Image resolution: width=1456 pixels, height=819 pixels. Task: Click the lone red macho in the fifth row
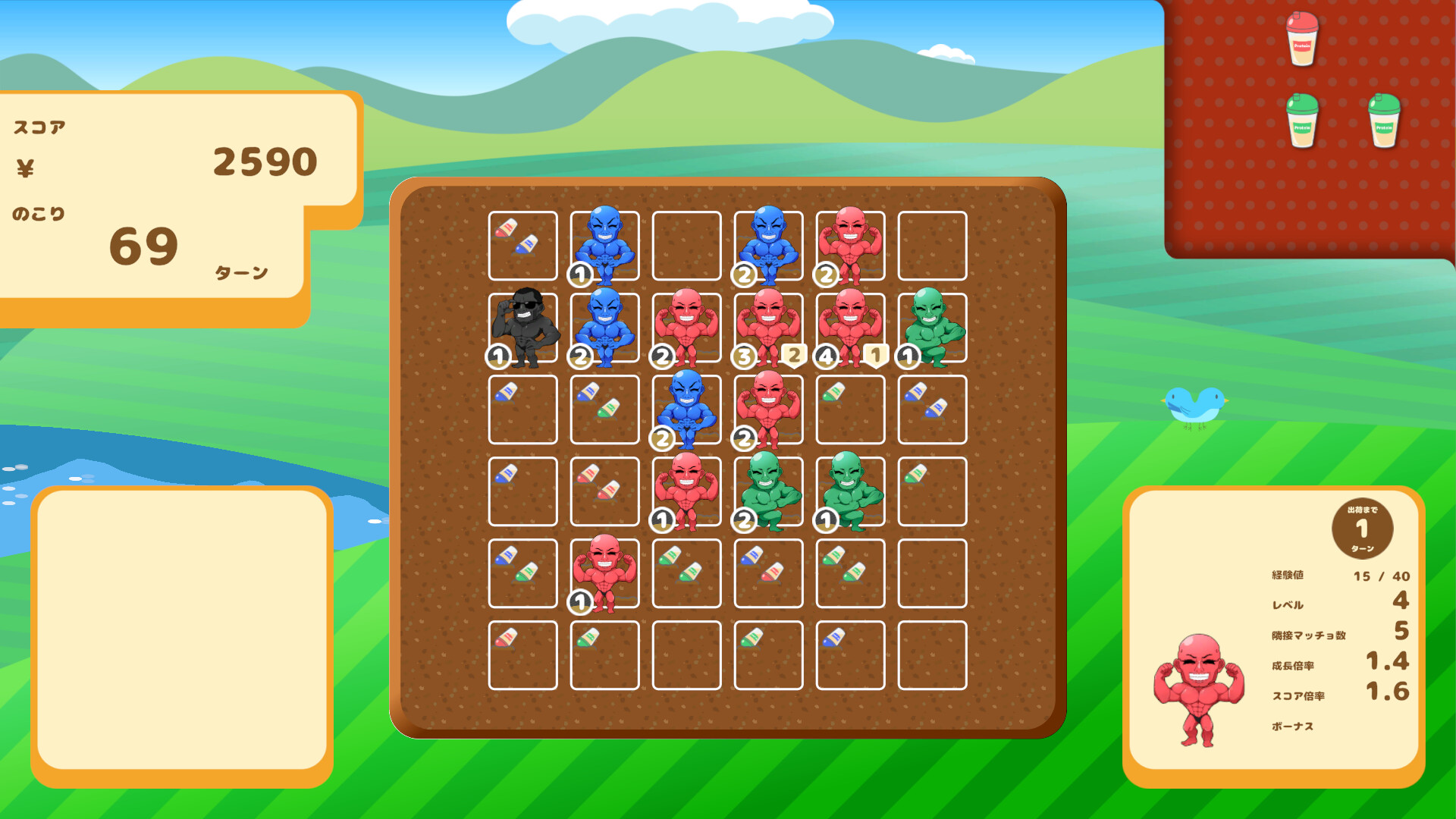coord(604,573)
